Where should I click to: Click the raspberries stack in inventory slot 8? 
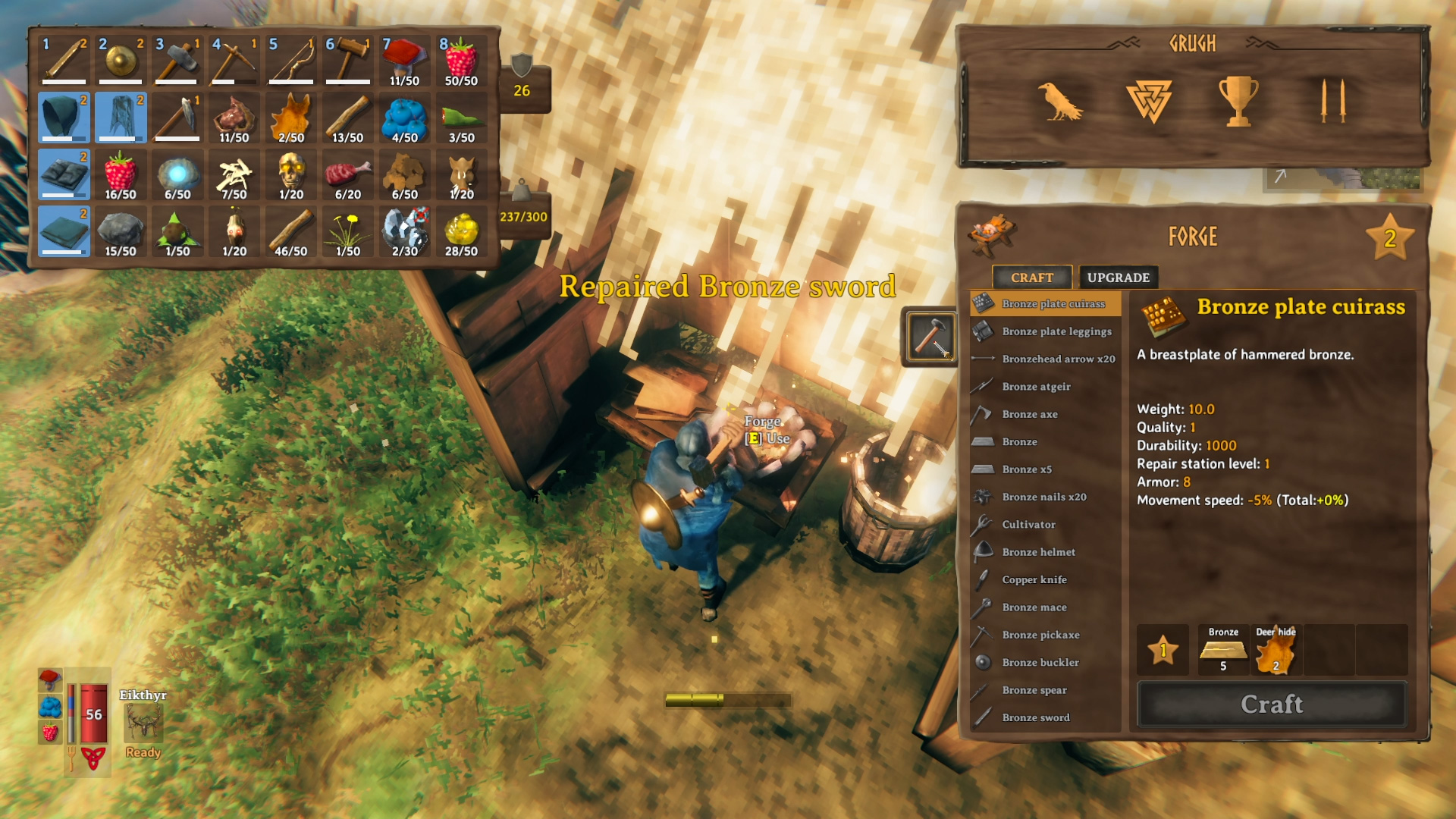(x=462, y=61)
